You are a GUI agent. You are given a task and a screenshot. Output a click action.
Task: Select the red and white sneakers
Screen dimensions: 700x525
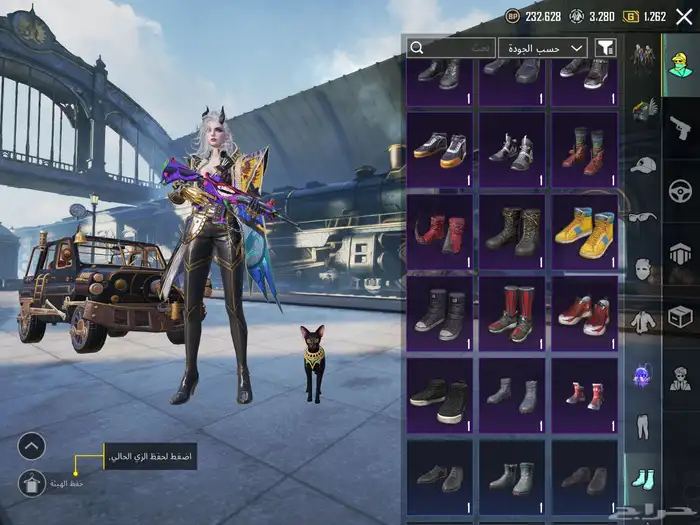coord(583,313)
